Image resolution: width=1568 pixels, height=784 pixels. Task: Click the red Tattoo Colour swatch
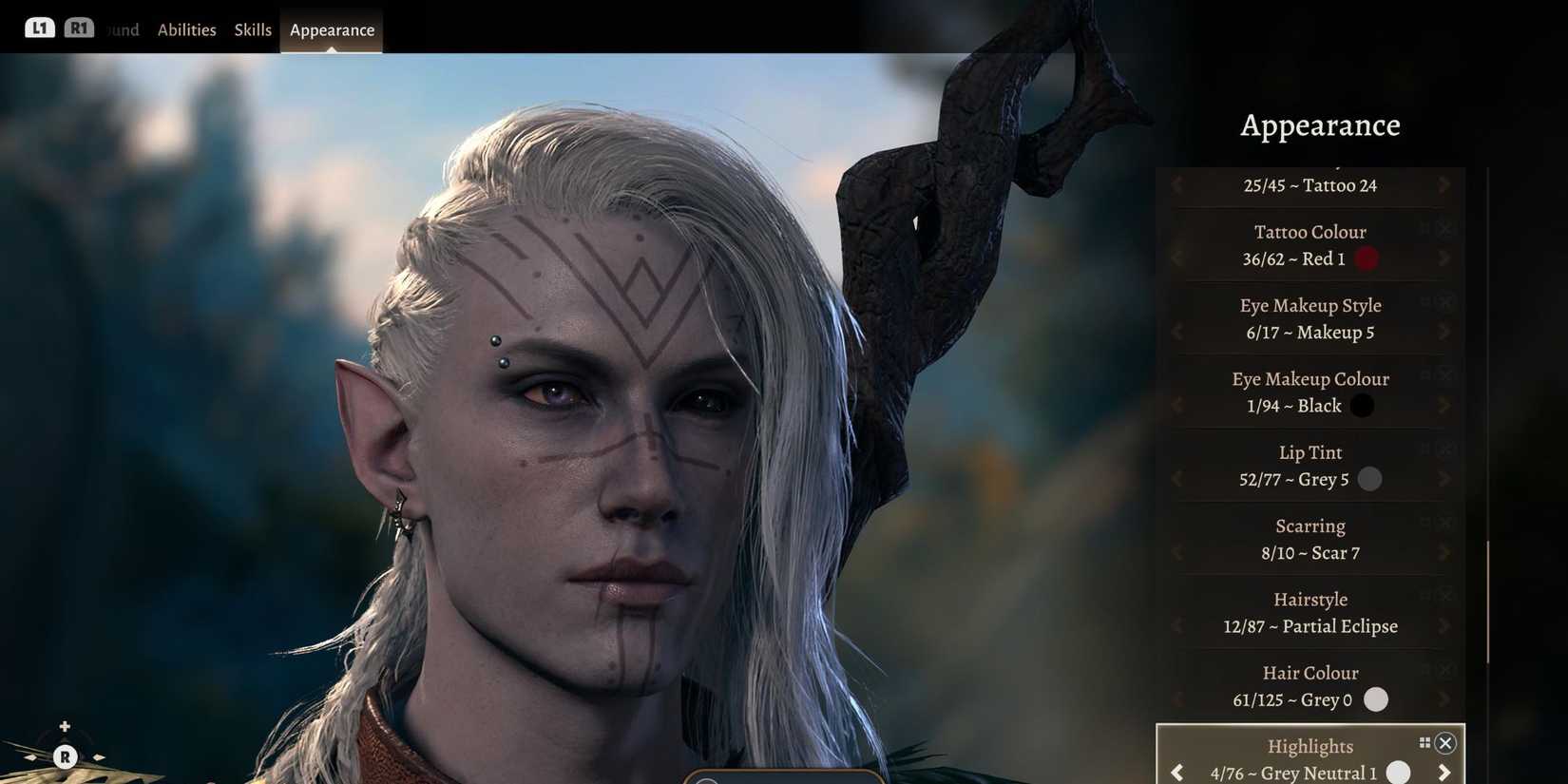coord(1367,258)
